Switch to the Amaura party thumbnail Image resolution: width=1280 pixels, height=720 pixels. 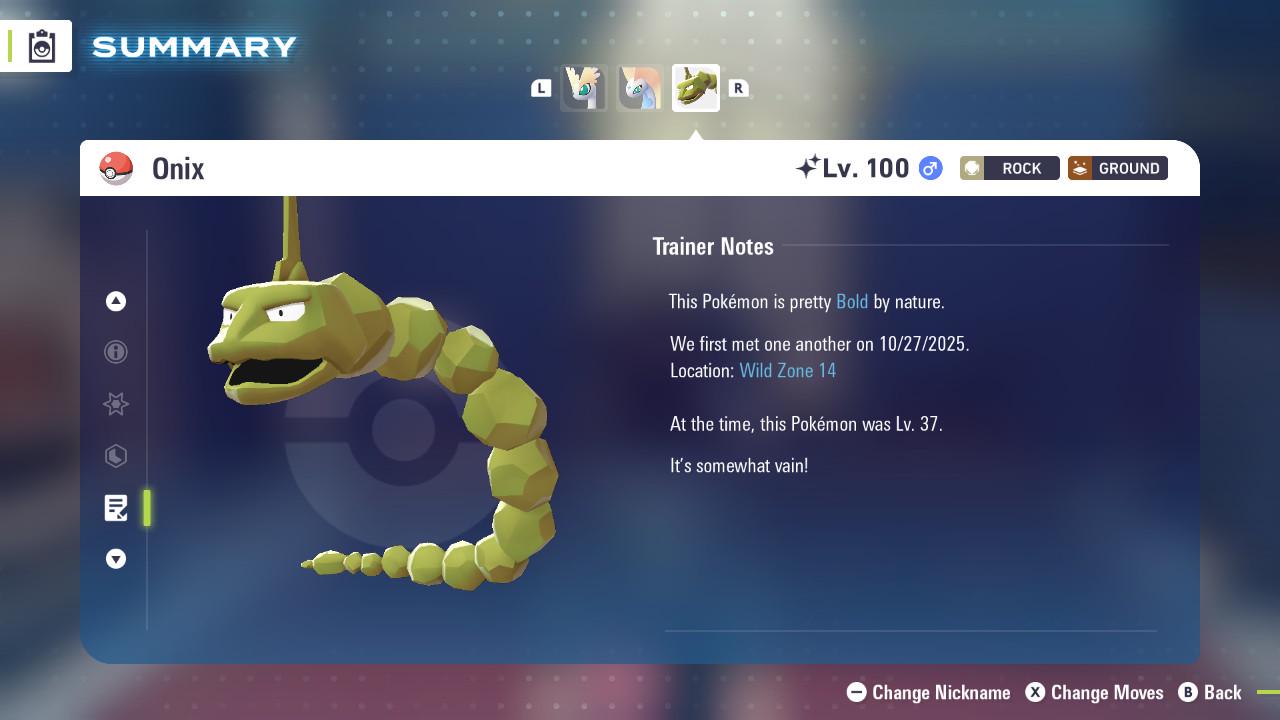click(640, 87)
